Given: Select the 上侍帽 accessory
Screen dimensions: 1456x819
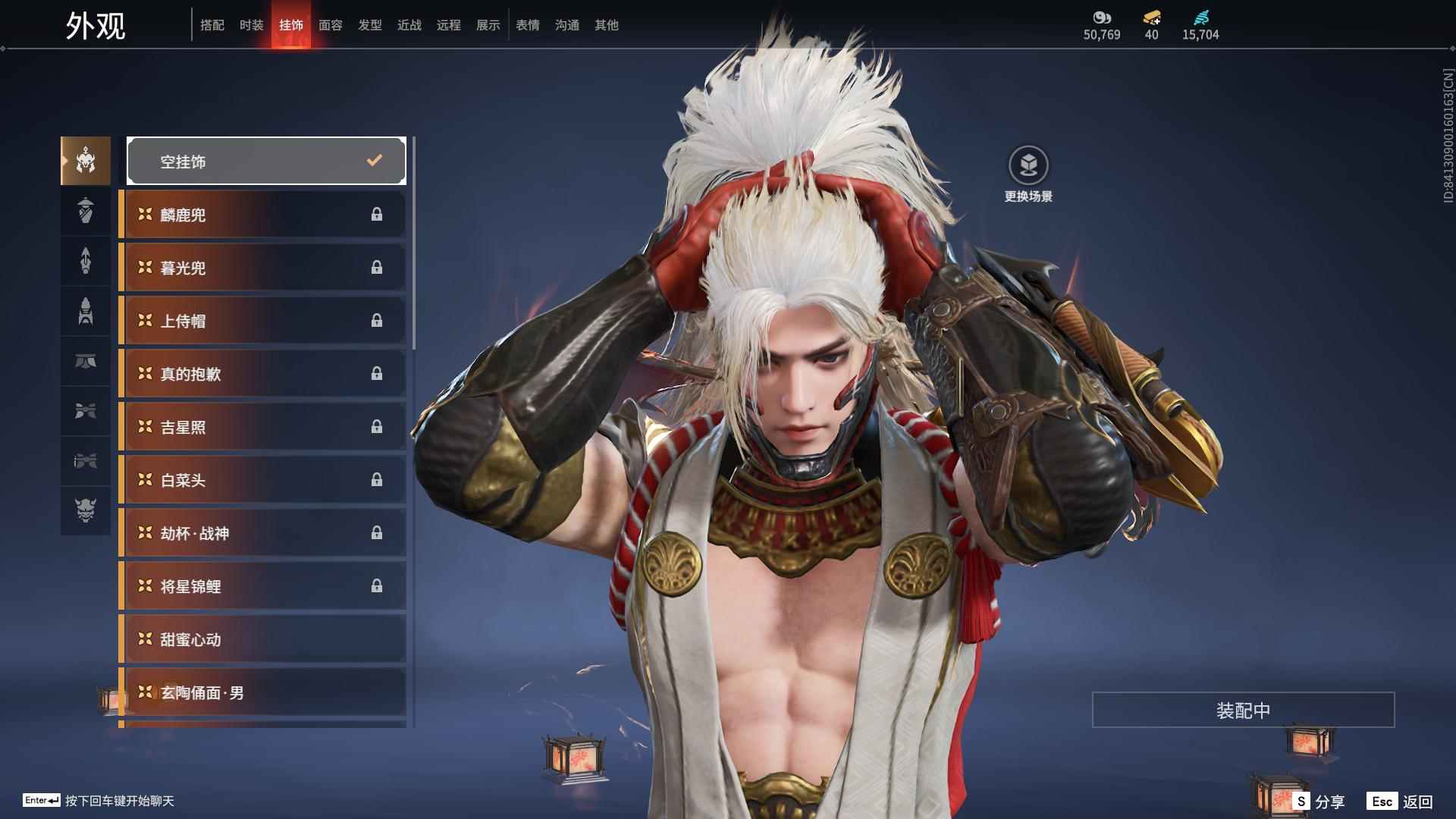Looking at the screenshot, I should coord(263,321).
